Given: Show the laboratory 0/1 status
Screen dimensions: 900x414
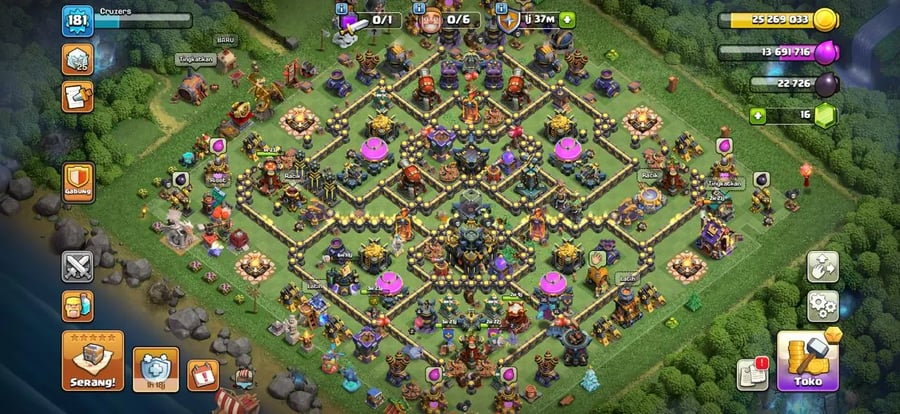Looking at the screenshot, I should (x=369, y=19).
